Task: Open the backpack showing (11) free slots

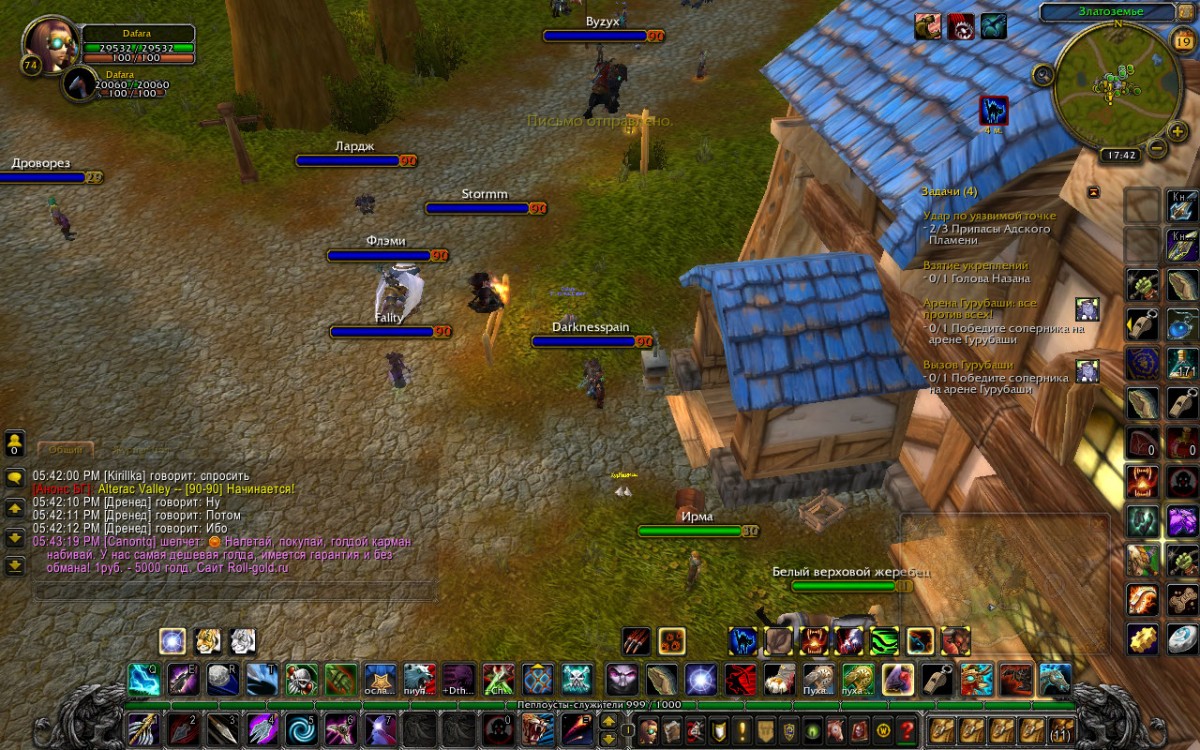Action: pyautogui.click(x=1060, y=729)
